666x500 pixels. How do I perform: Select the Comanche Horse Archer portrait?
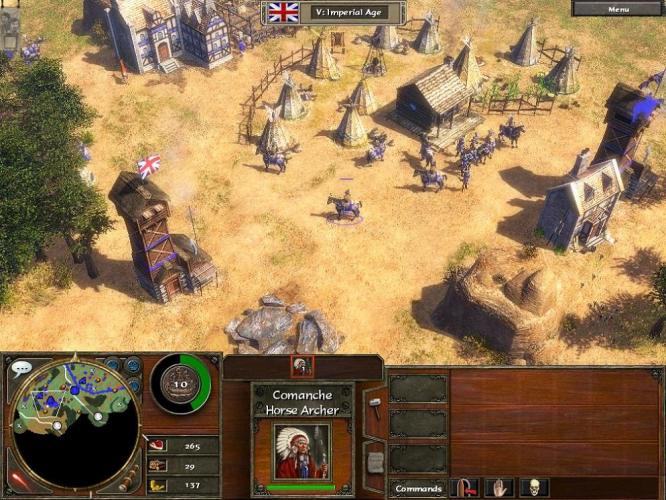[301, 451]
